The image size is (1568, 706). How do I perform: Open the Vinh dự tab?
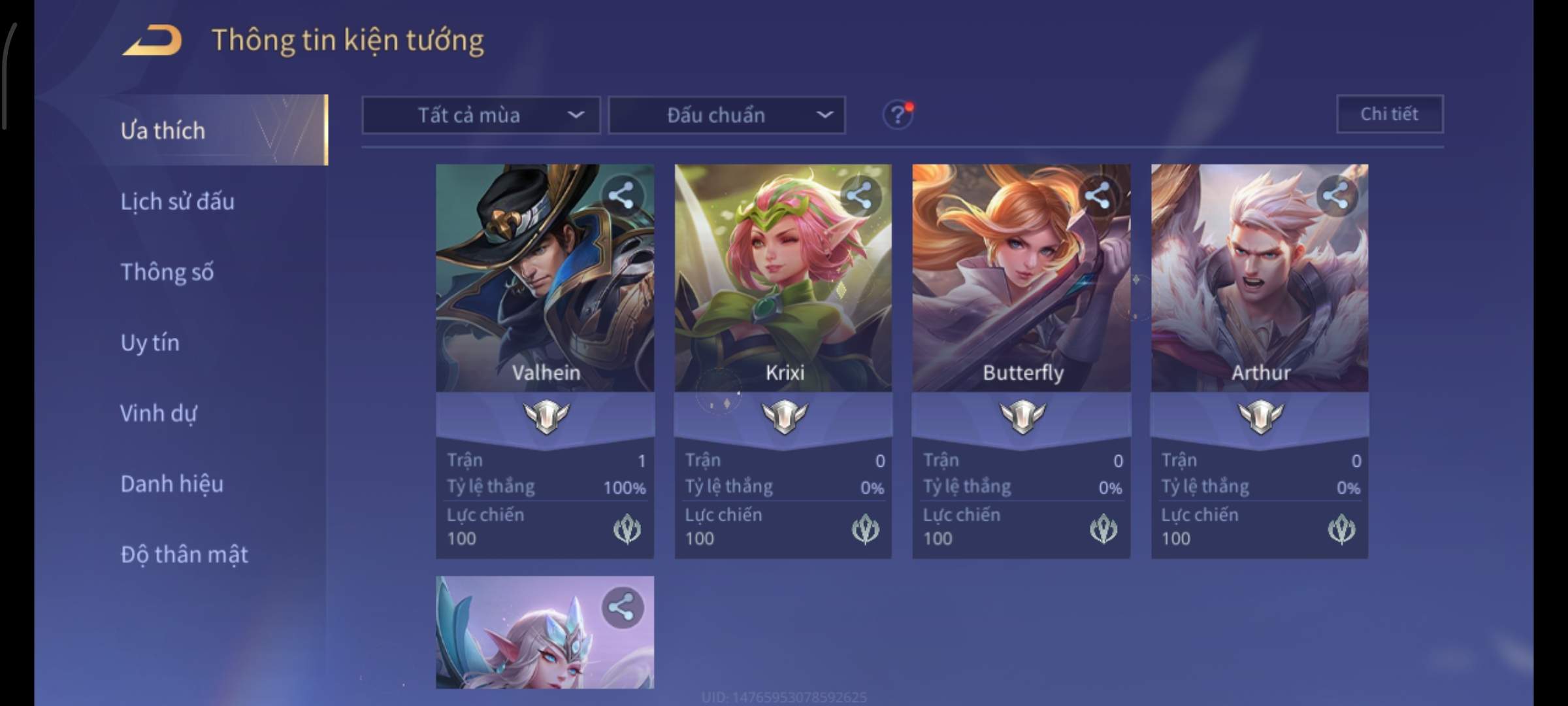click(158, 413)
